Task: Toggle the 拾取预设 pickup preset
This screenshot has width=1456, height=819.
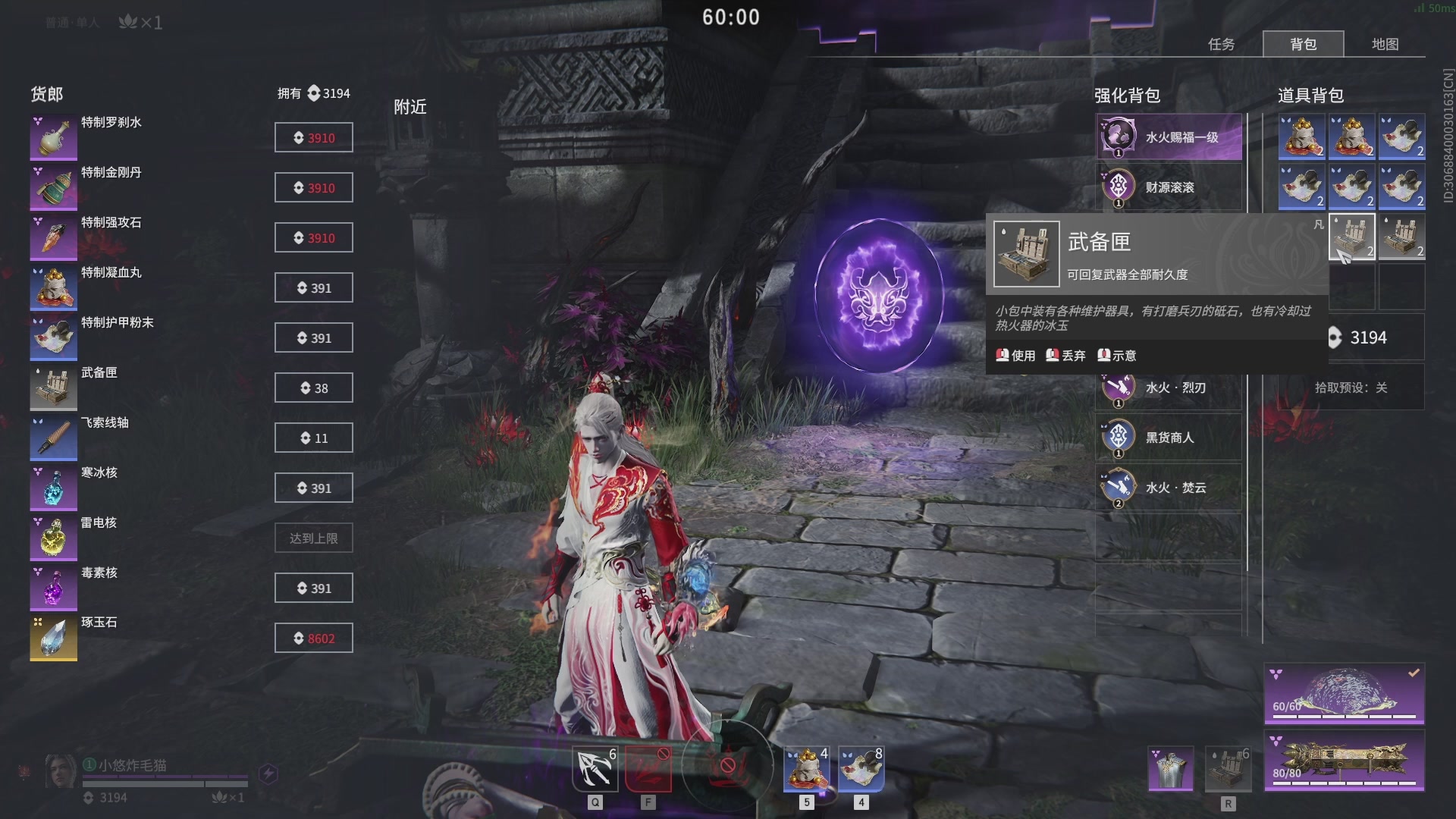Action: click(x=1351, y=388)
